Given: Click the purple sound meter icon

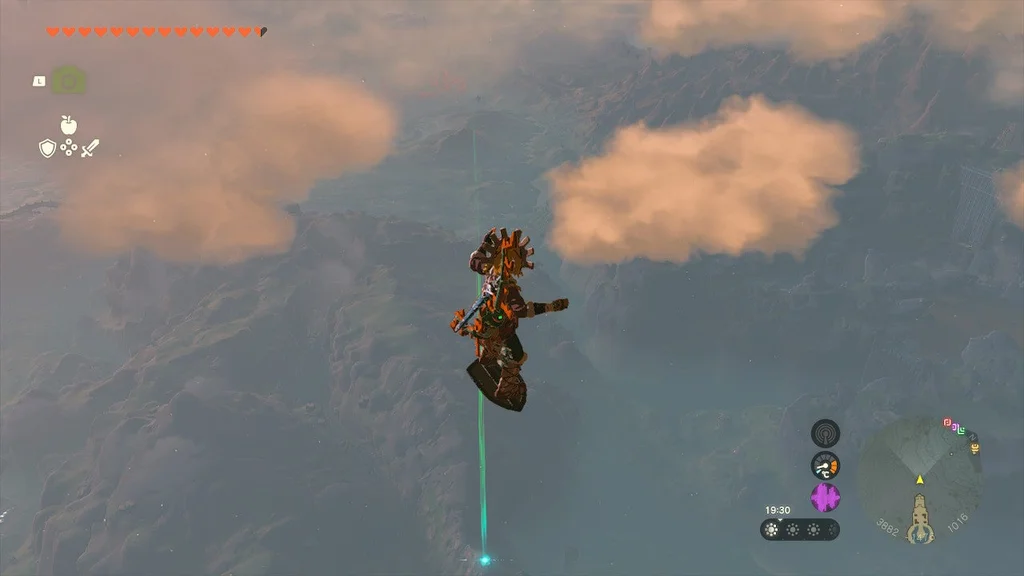Looking at the screenshot, I should (x=825, y=497).
